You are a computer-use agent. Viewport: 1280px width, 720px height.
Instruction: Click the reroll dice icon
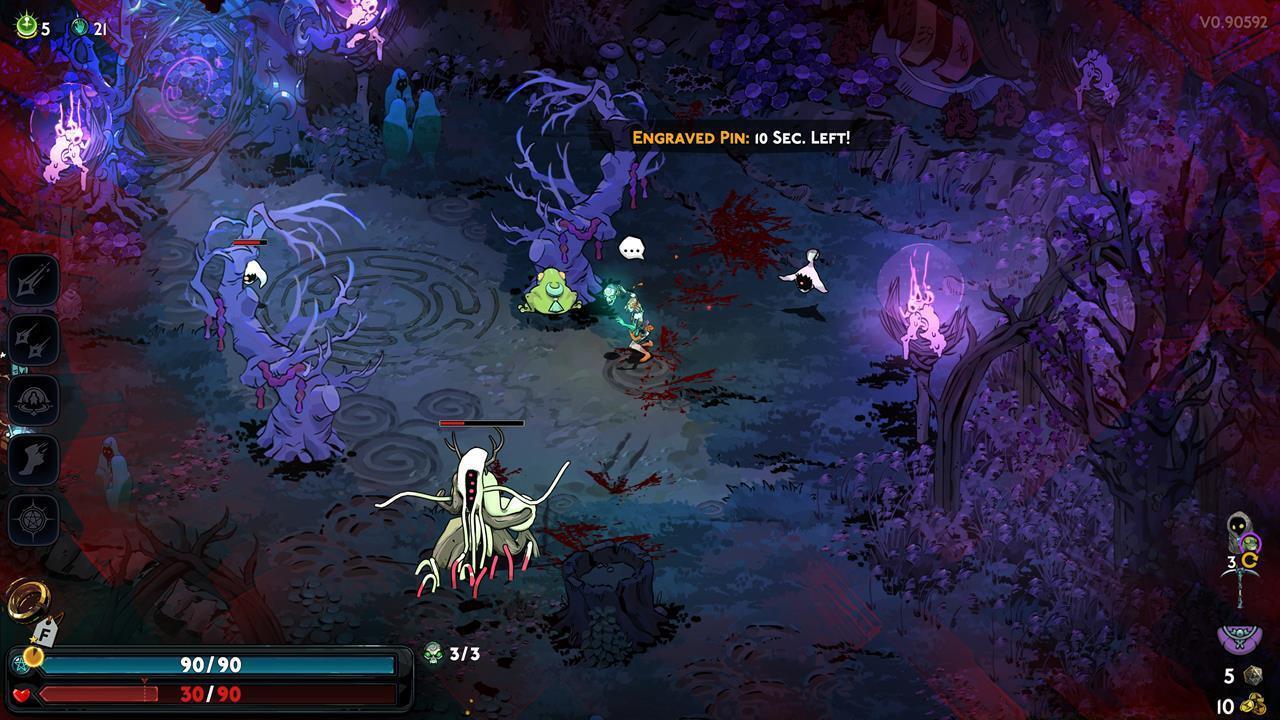pos(1252,676)
